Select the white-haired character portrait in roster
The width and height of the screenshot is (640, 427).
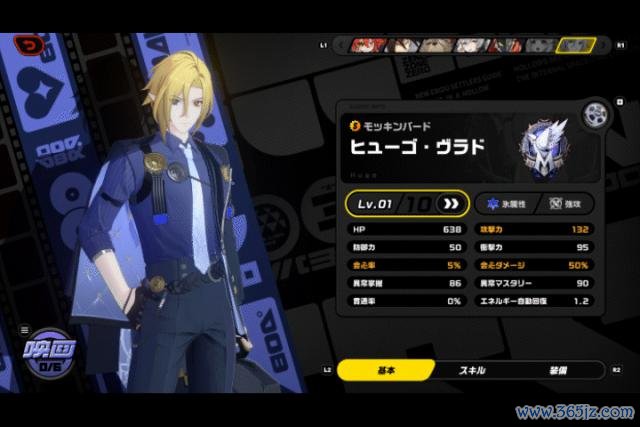click(x=469, y=45)
